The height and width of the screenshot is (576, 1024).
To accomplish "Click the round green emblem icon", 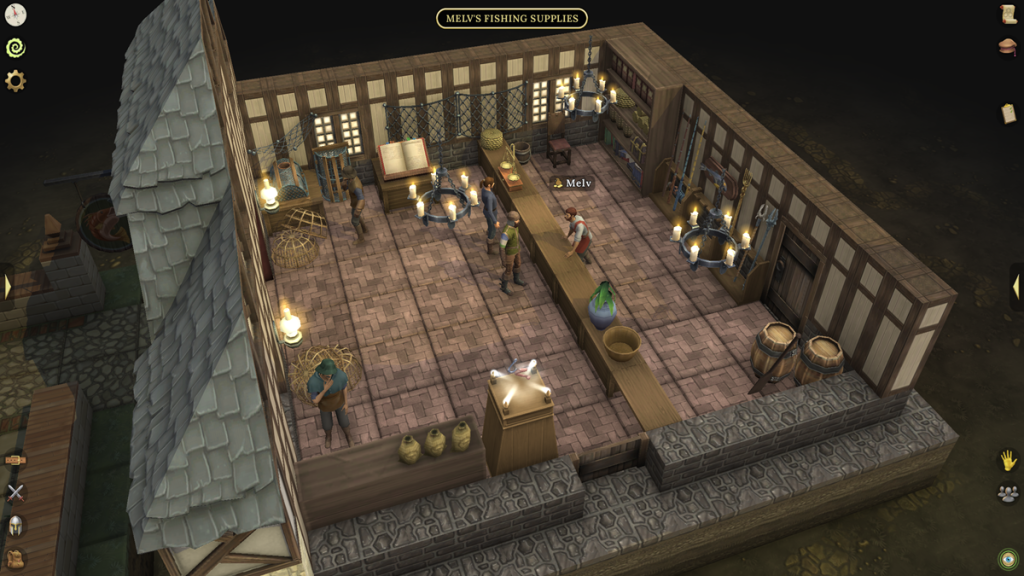I will point(1008,557).
